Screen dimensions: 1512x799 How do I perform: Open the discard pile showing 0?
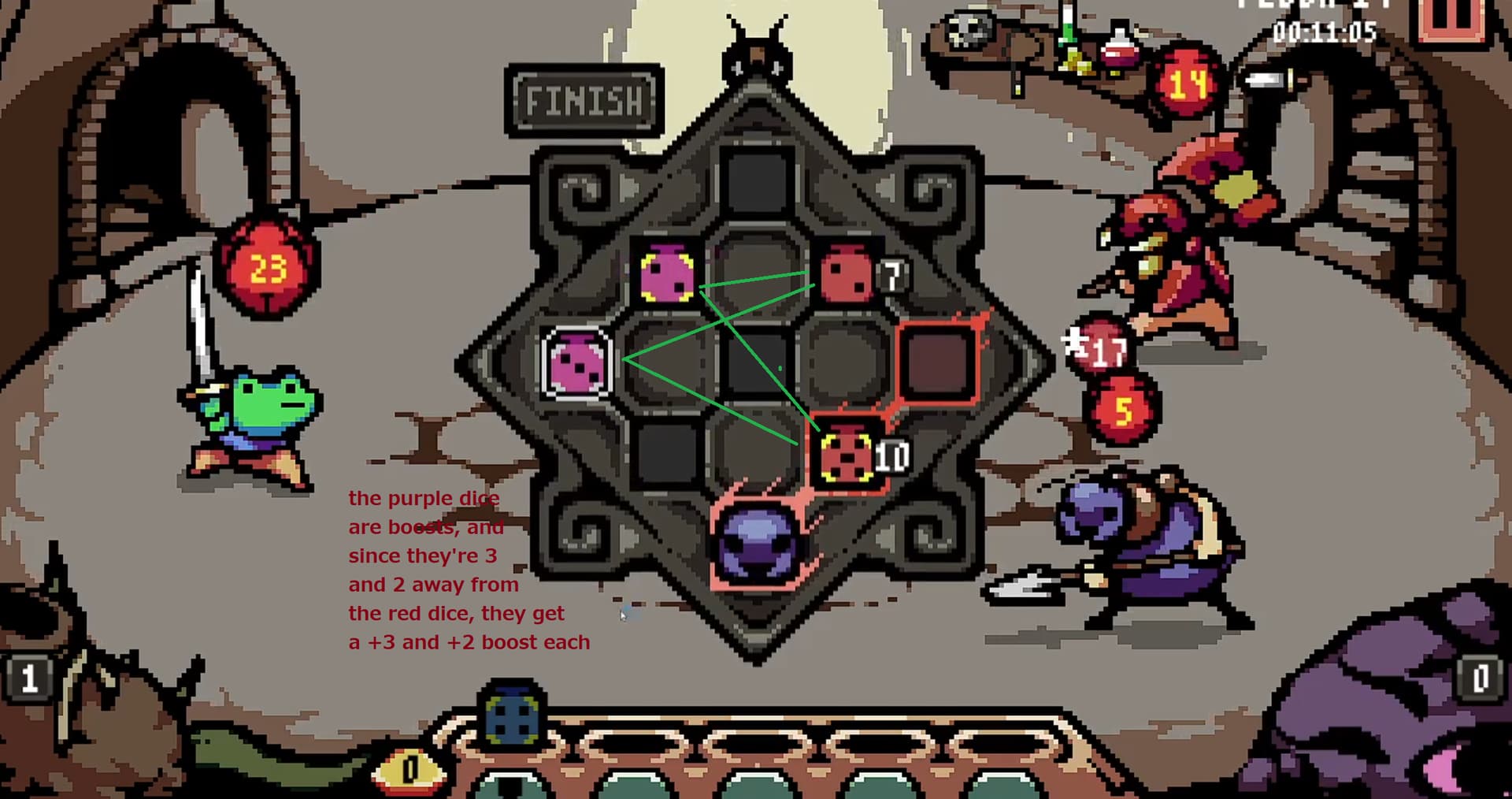click(1480, 678)
